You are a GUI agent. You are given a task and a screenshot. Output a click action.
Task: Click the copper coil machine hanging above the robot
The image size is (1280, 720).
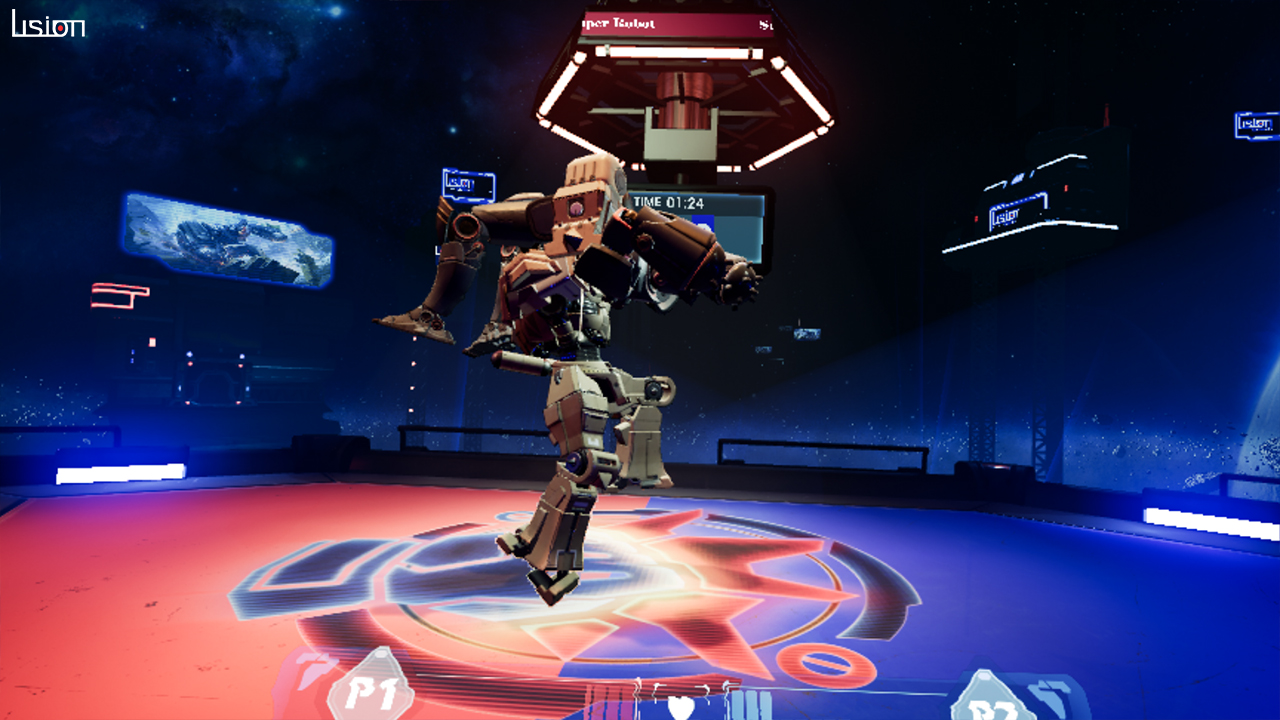(685, 100)
